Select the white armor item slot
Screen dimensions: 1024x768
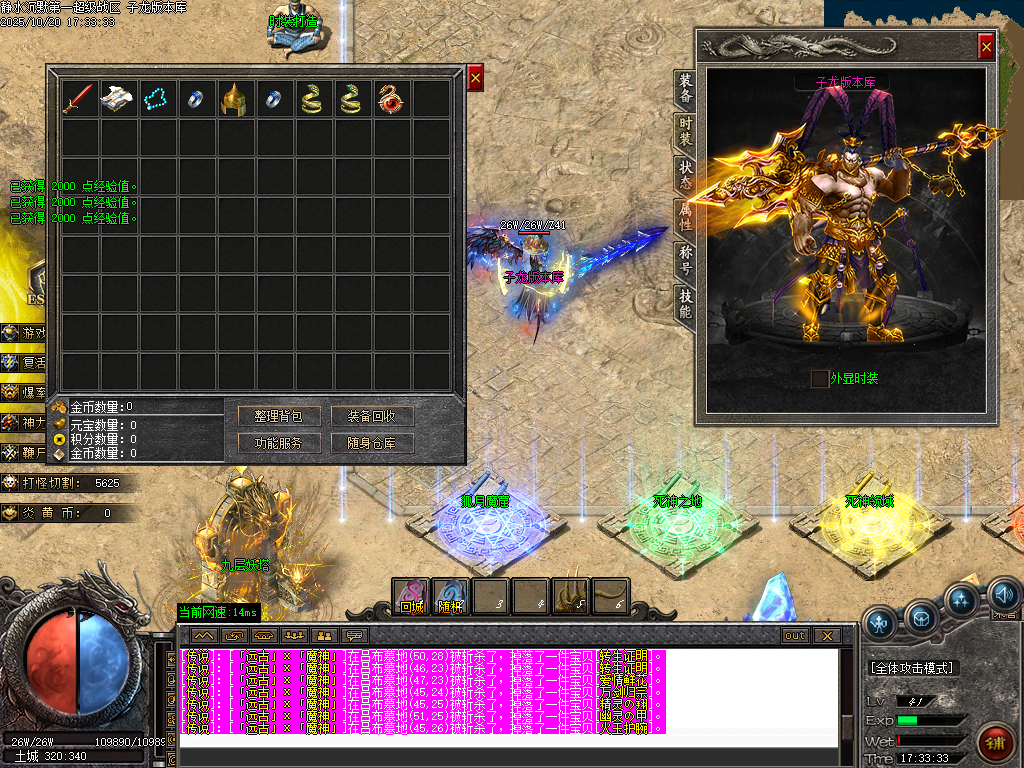tap(118, 98)
